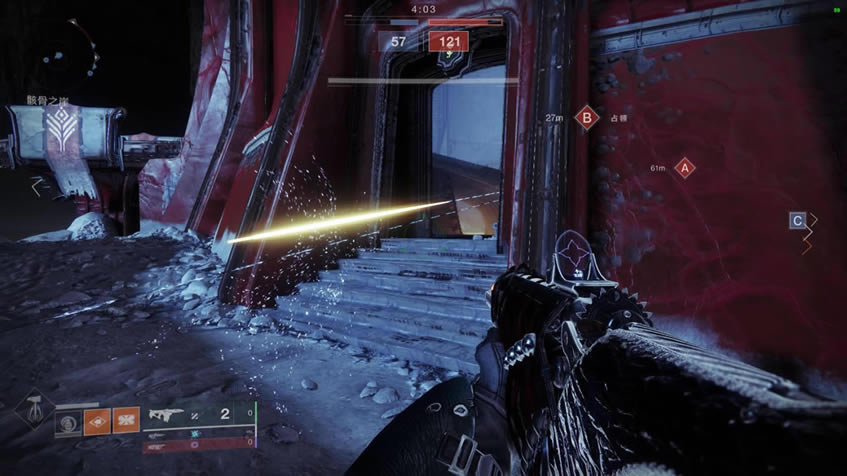This screenshot has height=476, width=847.
Task: Select the equipped primary weapon icon
Action: [167, 413]
